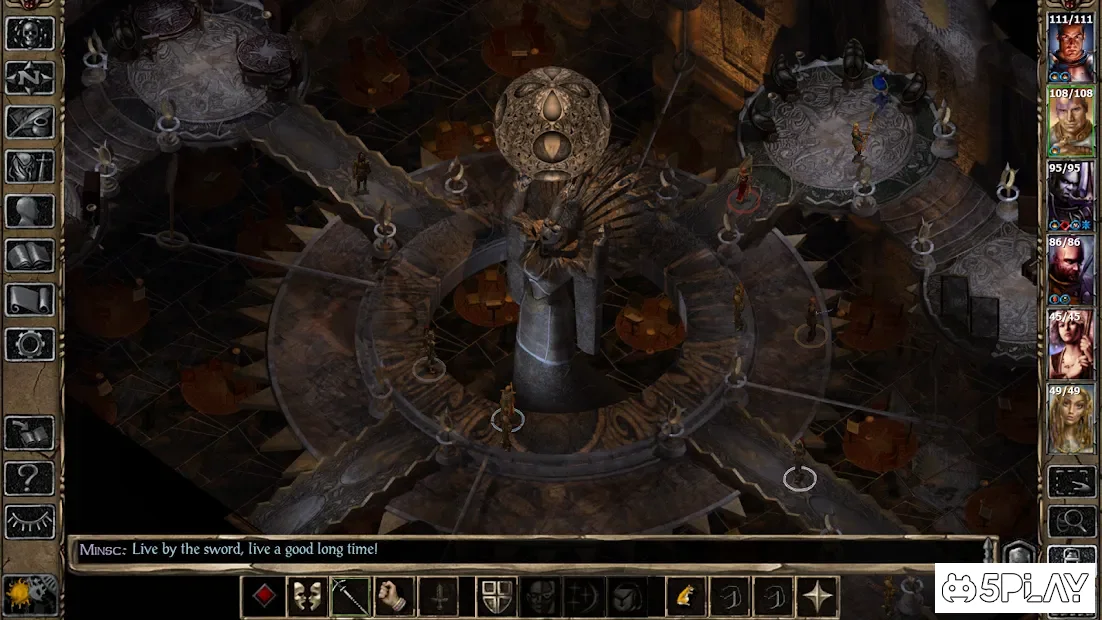This screenshot has width=1102, height=620.
Task: Open the journal quill button
Action: pos(30,122)
